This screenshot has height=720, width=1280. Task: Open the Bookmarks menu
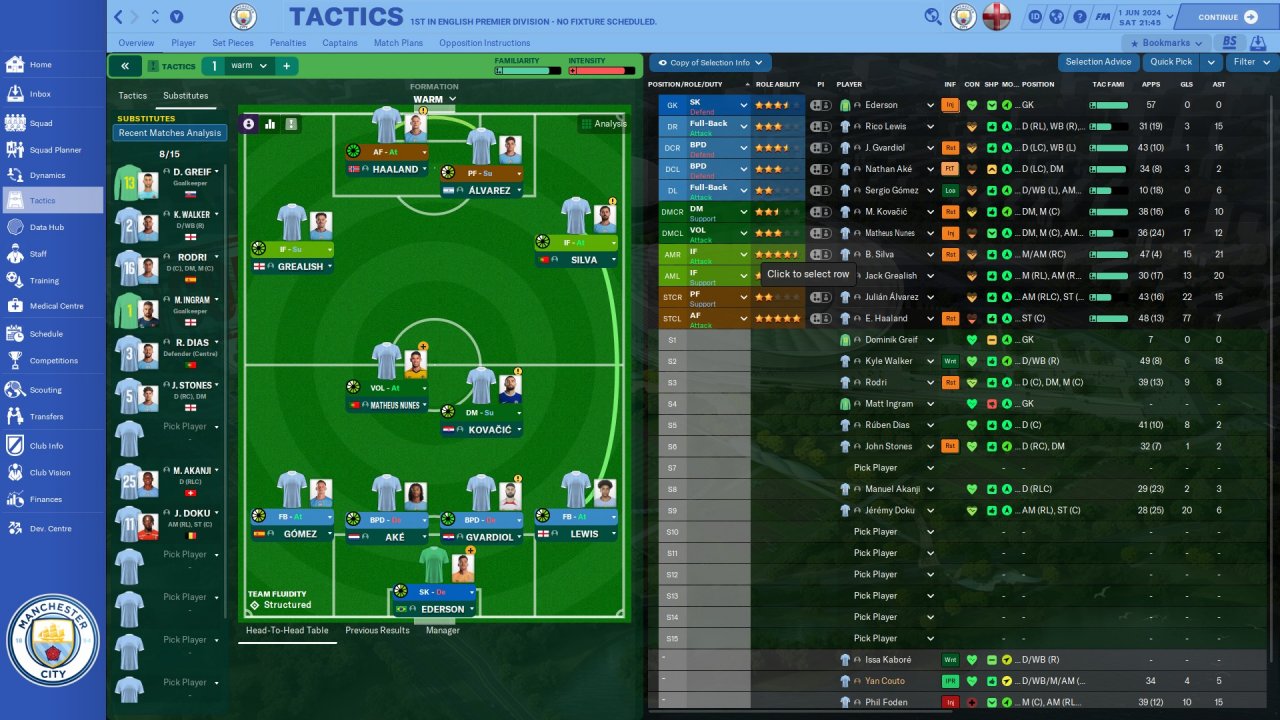click(x=1166, y=43)
